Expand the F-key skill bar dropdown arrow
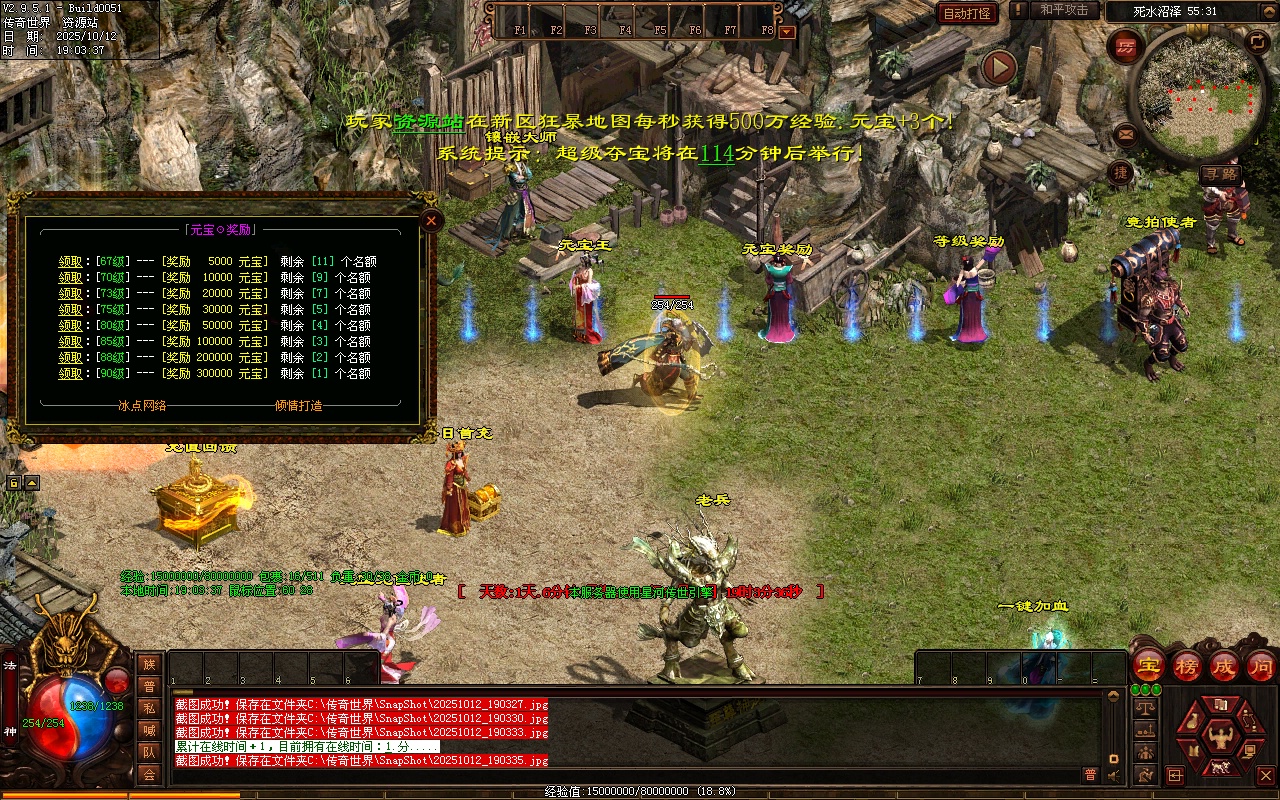This screenshot has height=800, width=1280. [787, 31]
